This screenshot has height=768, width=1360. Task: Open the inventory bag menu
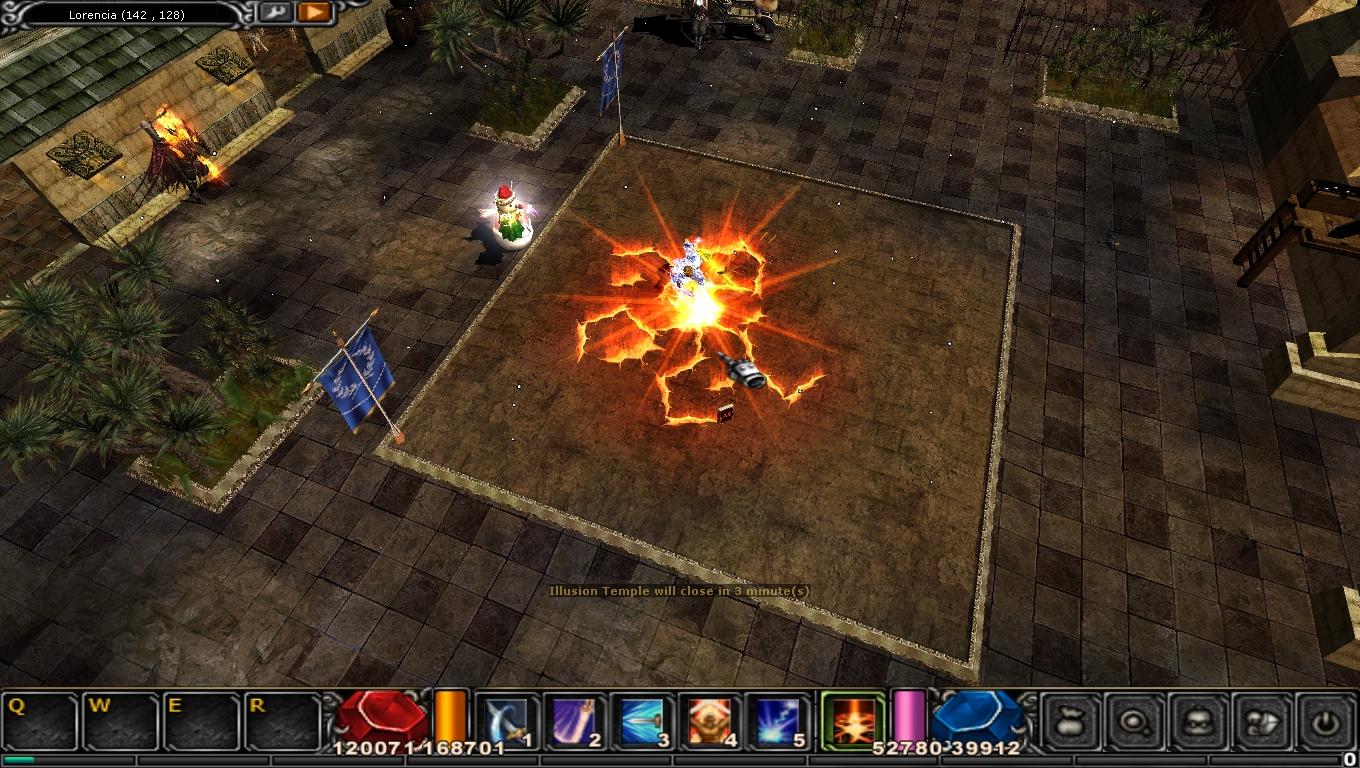(1072, 721)
